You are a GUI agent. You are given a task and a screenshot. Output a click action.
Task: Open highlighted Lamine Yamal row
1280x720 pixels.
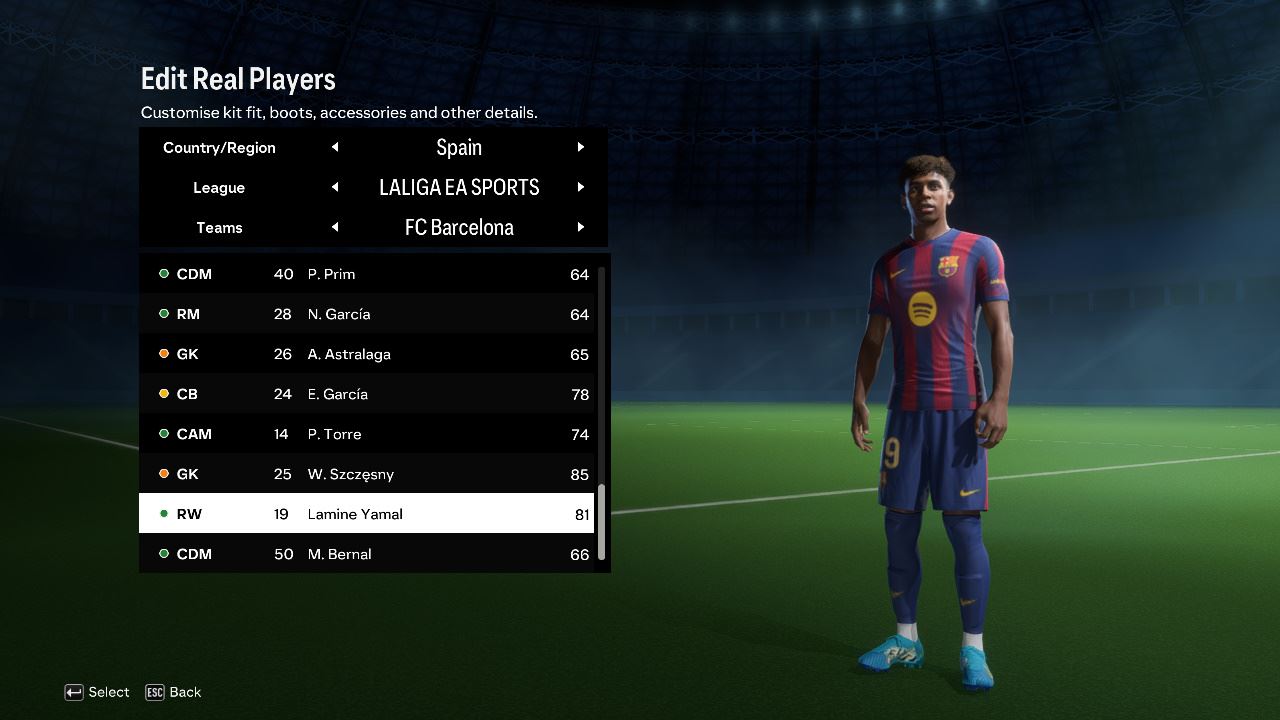click(x=367, y=514)
